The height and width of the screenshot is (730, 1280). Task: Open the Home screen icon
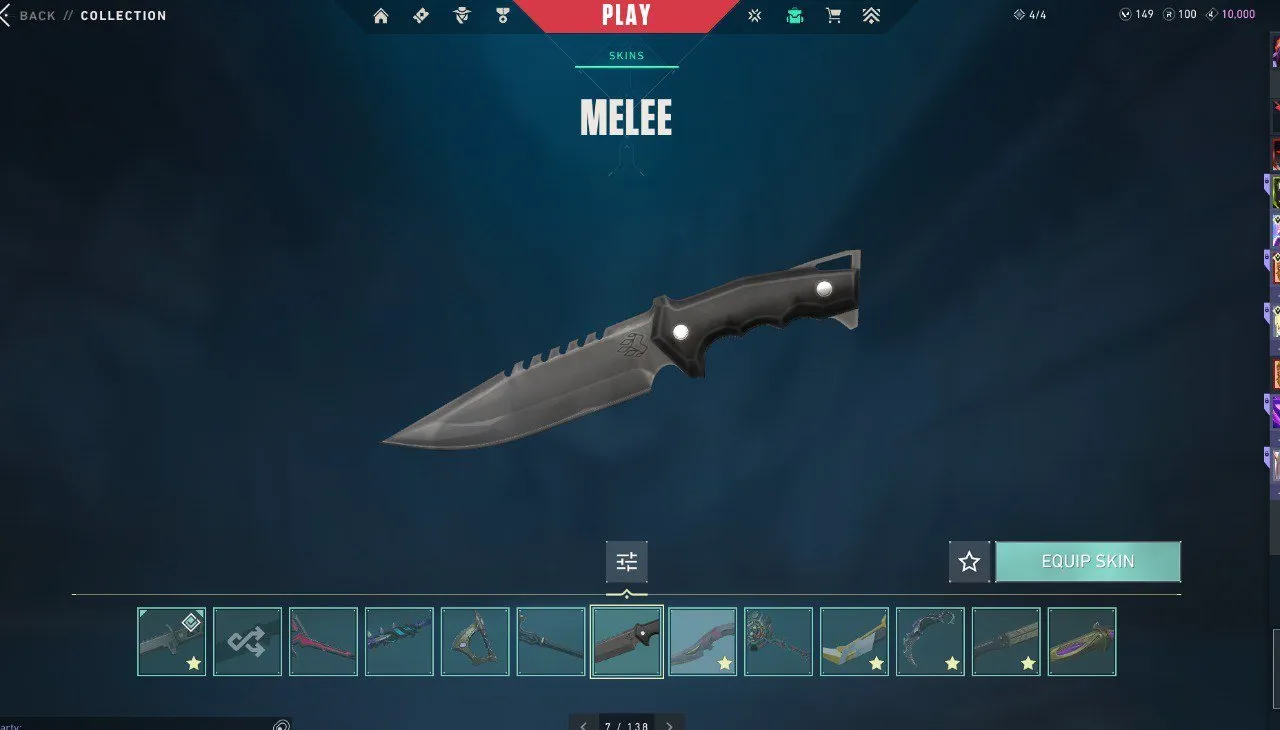380,15
